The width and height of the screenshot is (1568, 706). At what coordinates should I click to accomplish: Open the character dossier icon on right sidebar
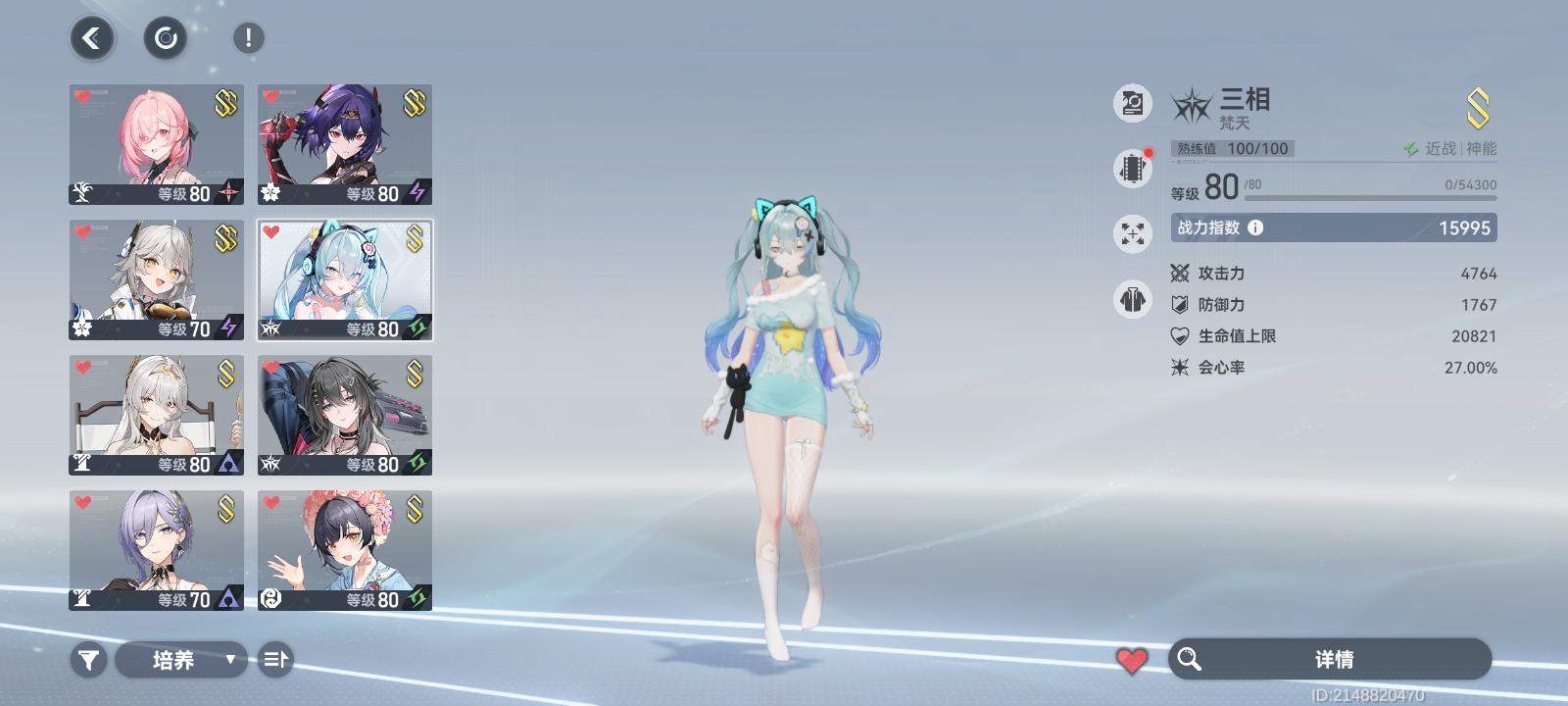[x=1132, y=103]
